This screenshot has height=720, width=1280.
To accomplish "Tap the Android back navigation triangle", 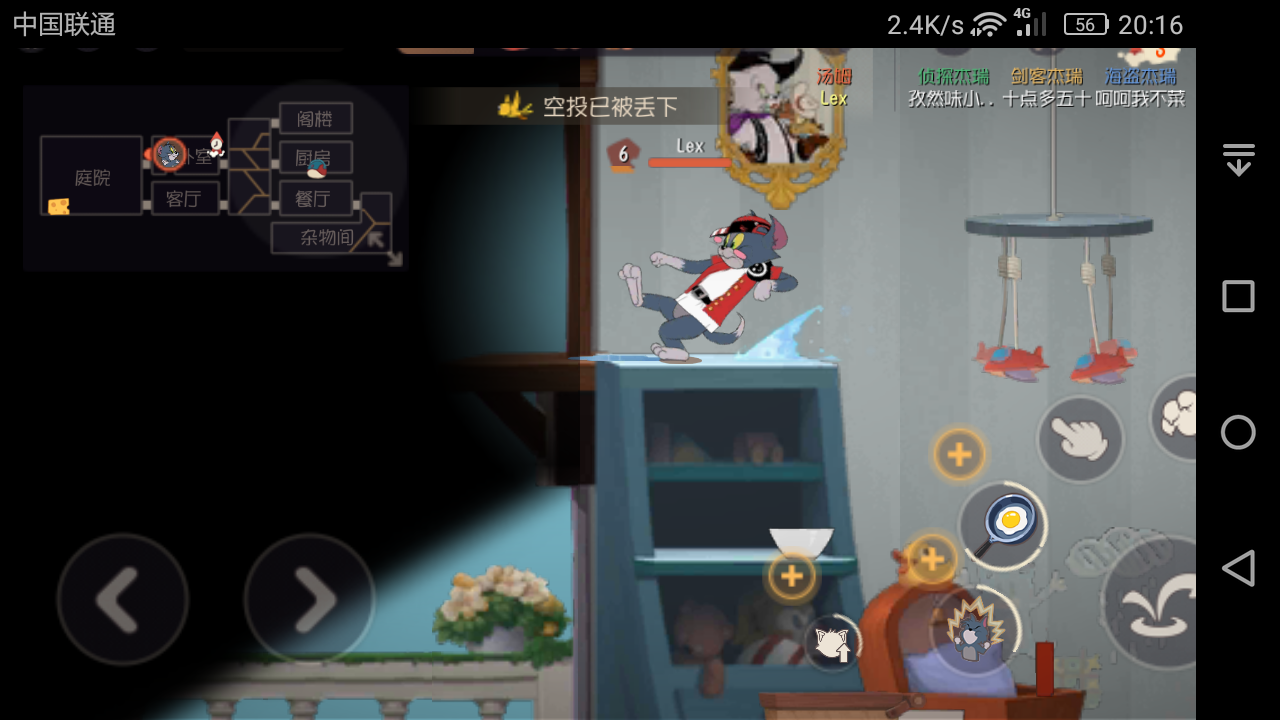I will (x=1238, y=568).
